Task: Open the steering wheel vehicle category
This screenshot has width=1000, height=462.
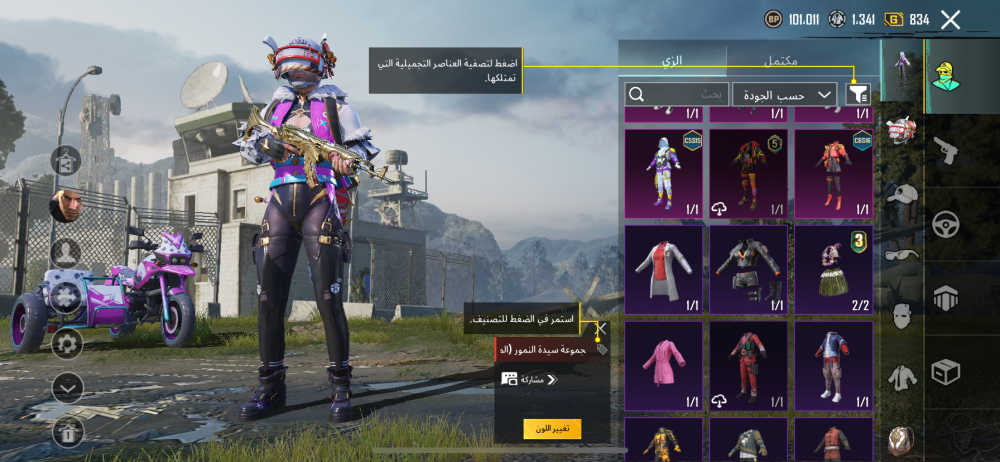Action: point(945,224)
